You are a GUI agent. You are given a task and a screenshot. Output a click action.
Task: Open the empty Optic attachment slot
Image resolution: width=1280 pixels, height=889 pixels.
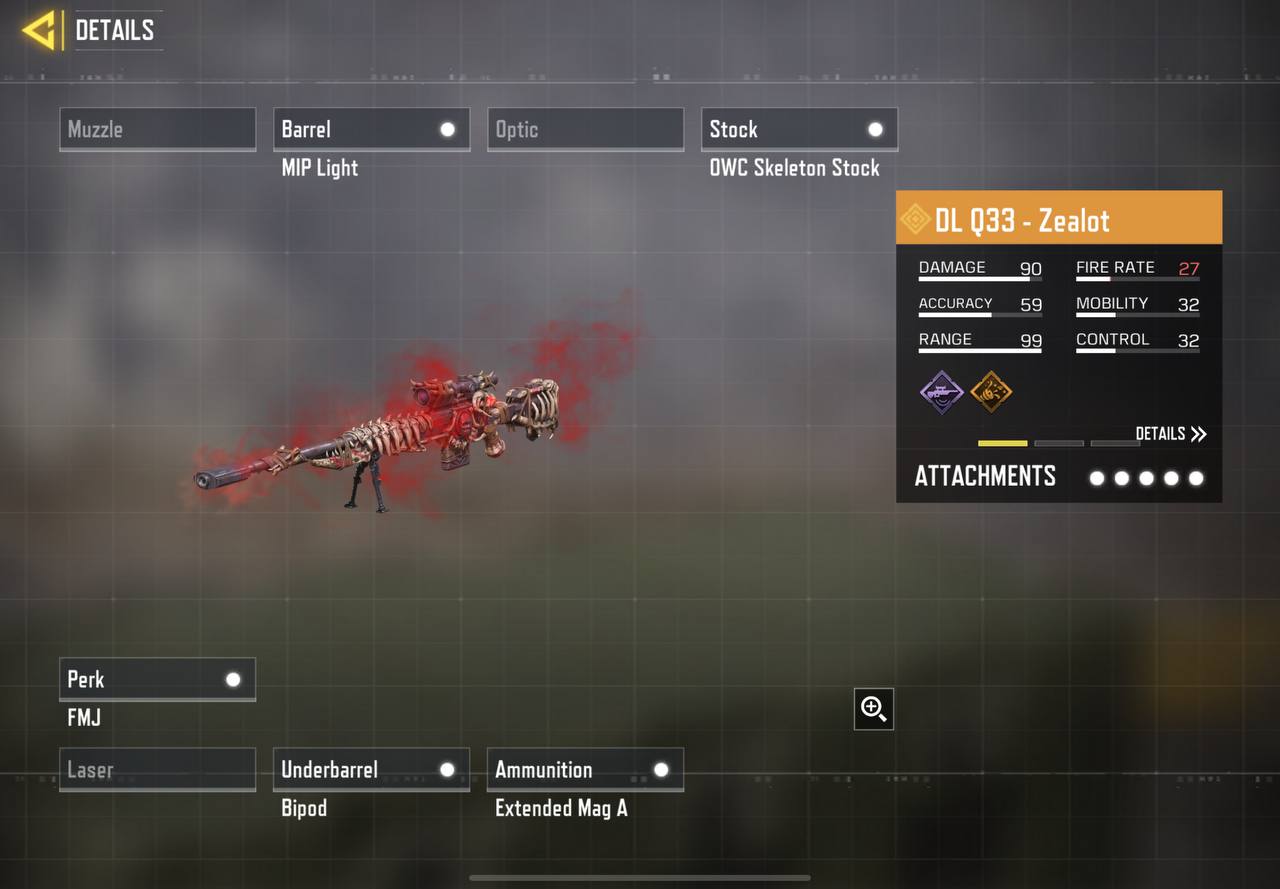[x=585, y=129]
